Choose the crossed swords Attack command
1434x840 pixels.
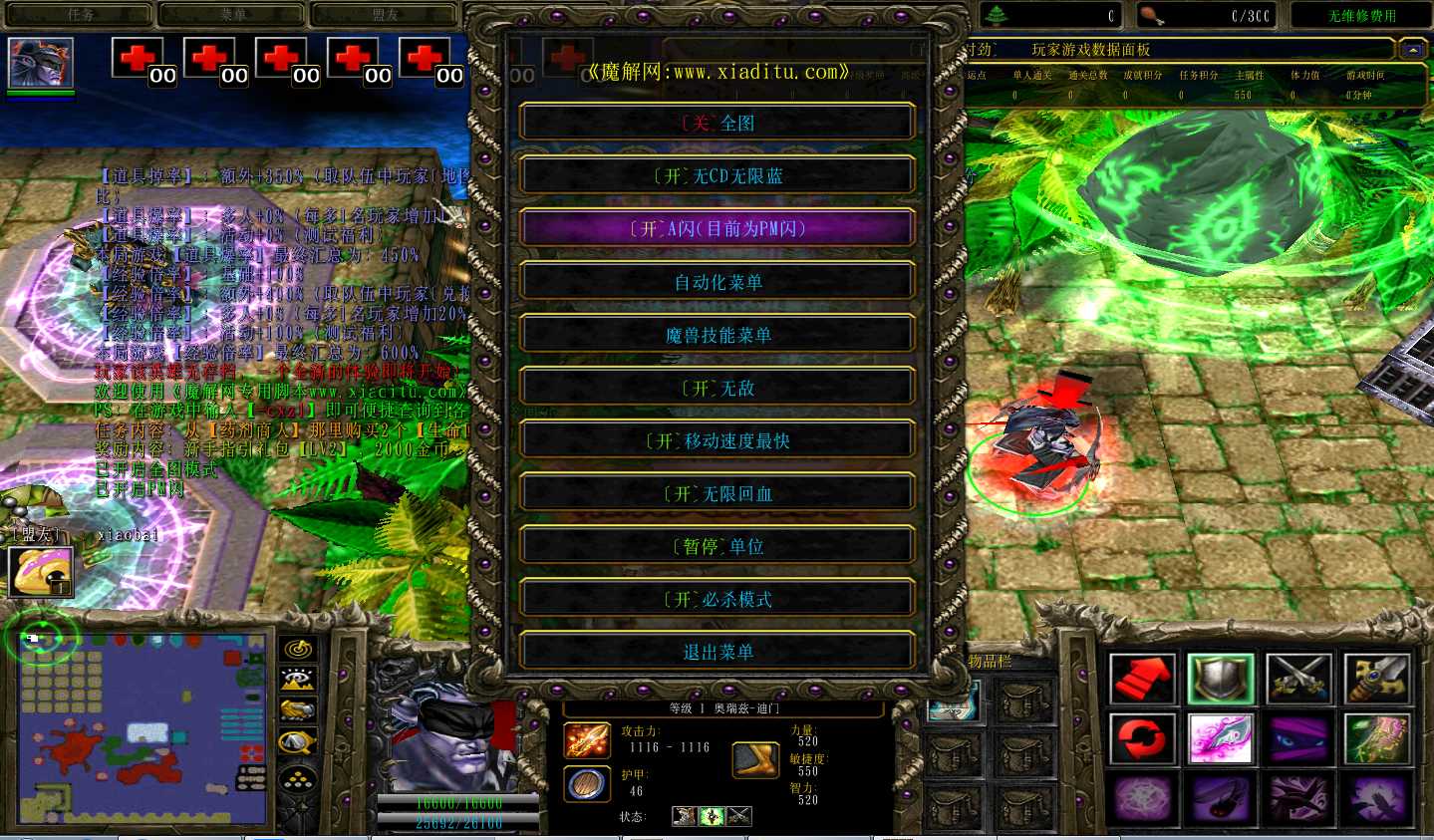(1298, 679)
